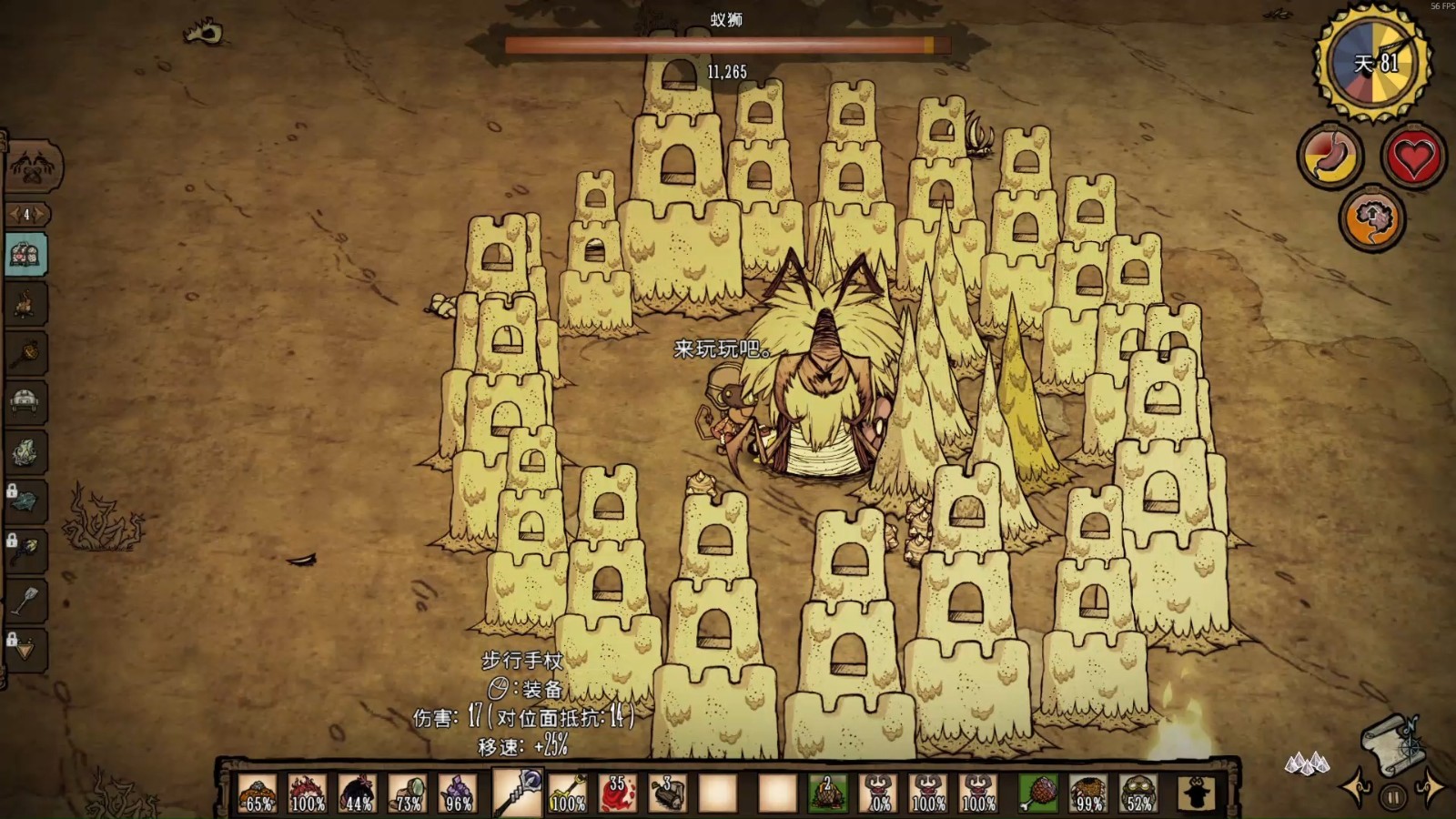1456x819 pixels.
Task: Open the campfire crafting recipe
Action: pyautogui.click(x=25, y=305)
